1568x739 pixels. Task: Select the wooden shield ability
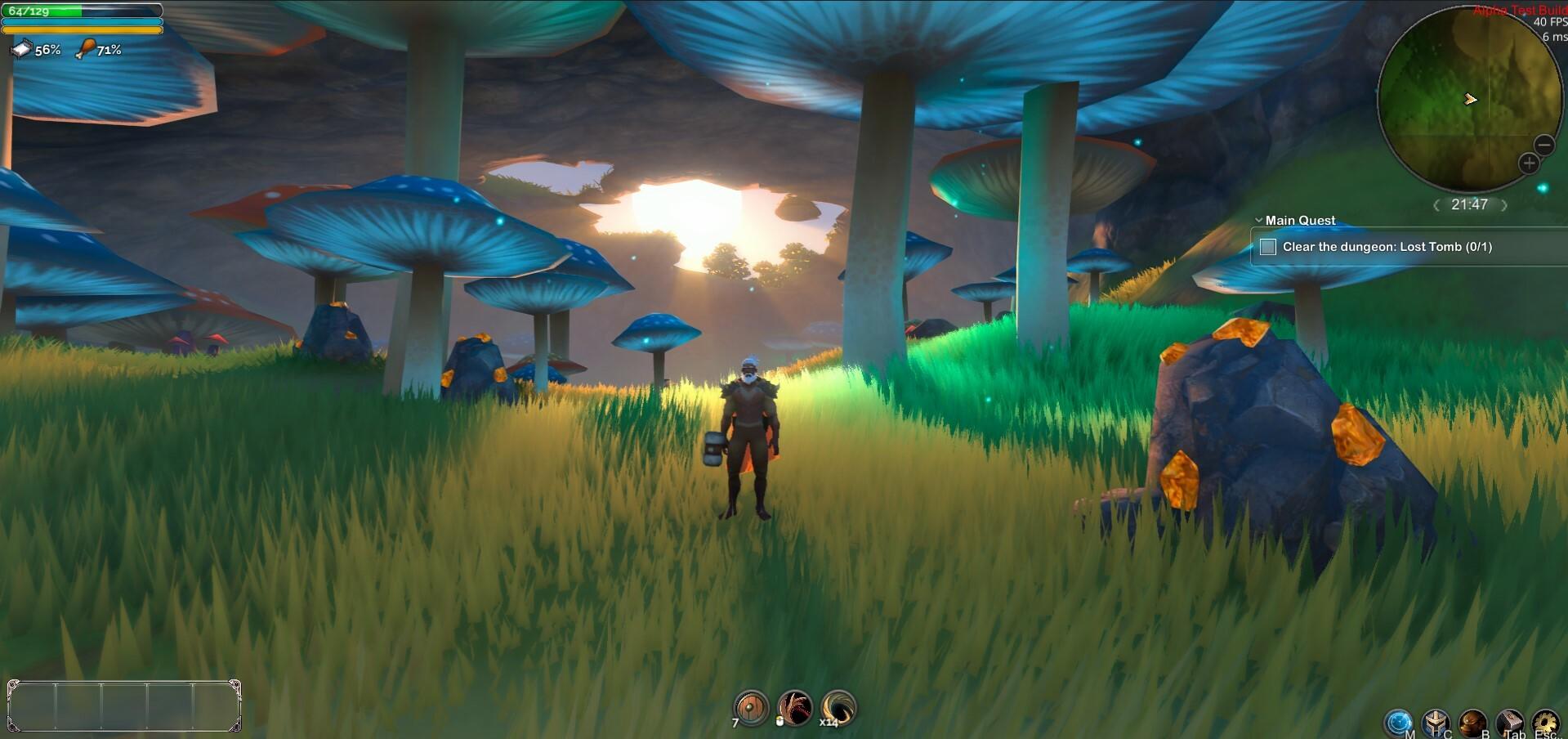[752, 709]
